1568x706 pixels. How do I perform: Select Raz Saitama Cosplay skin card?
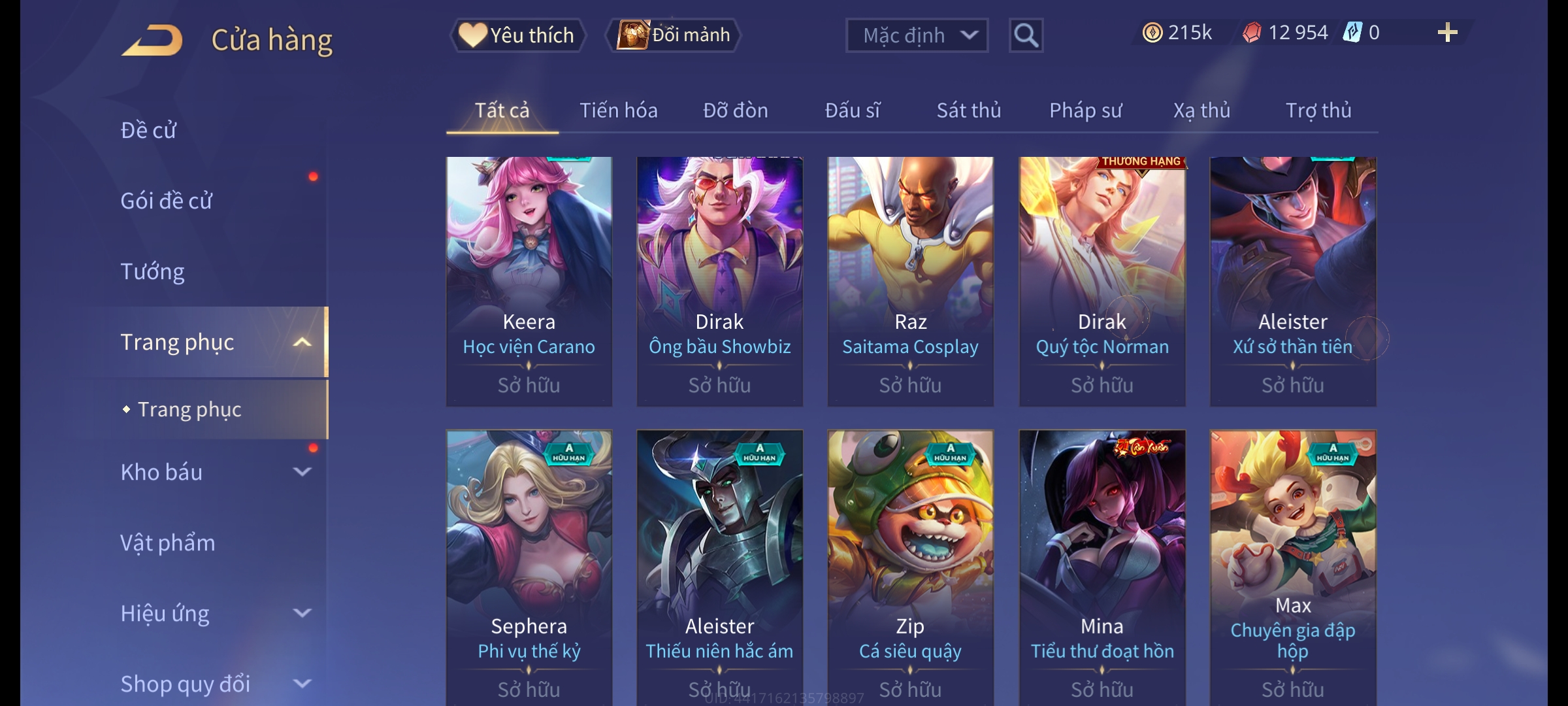[911, 281]
